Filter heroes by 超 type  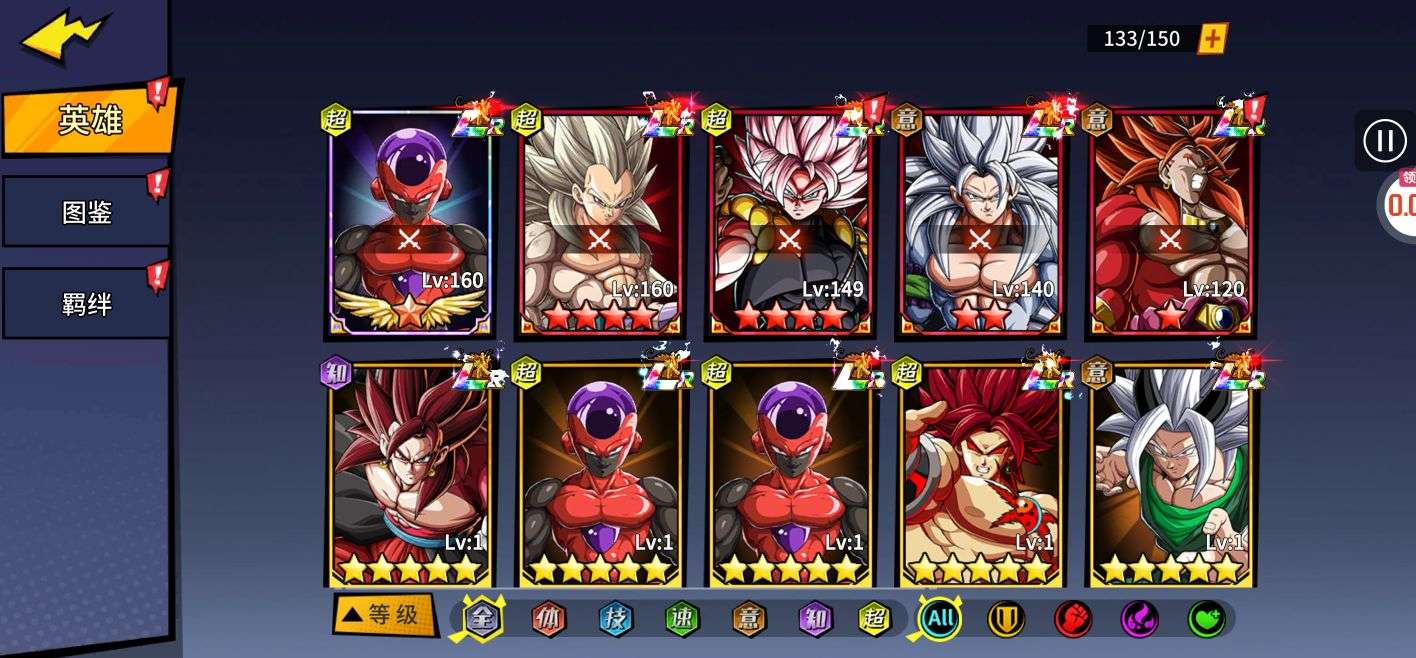coord(875,619)
